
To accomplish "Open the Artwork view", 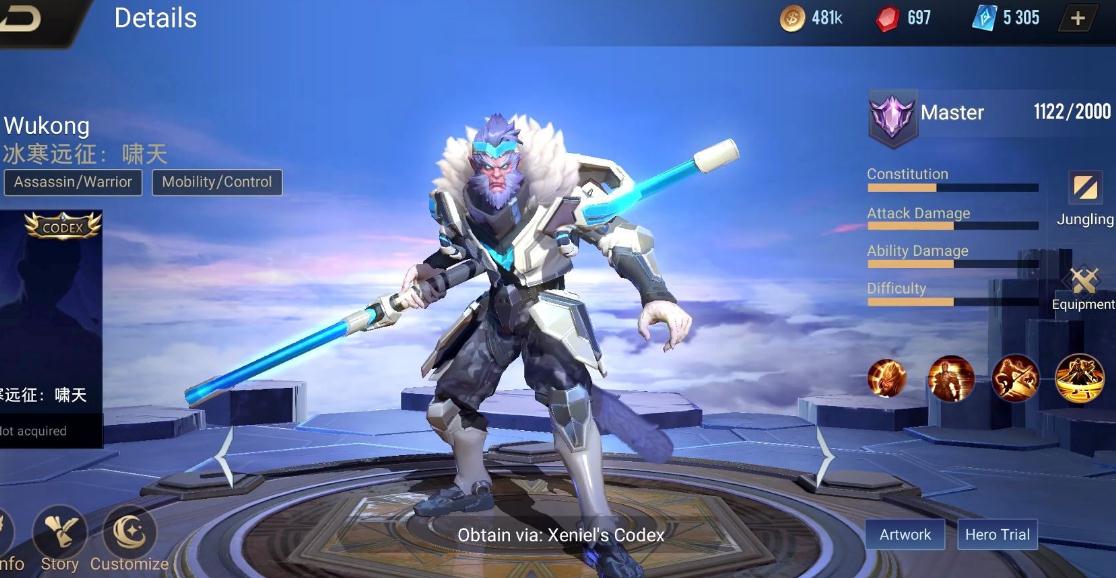I will click(x=905, y=534).
